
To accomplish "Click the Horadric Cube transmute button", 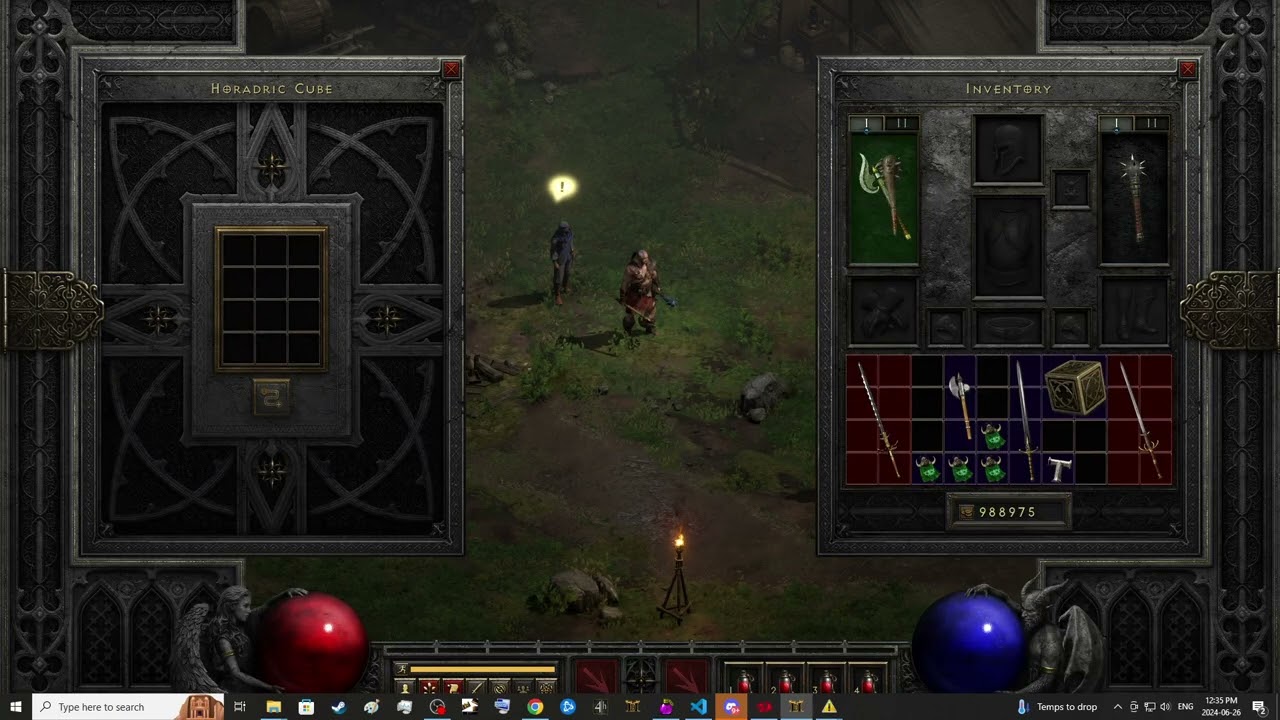I will pos(271,397).
